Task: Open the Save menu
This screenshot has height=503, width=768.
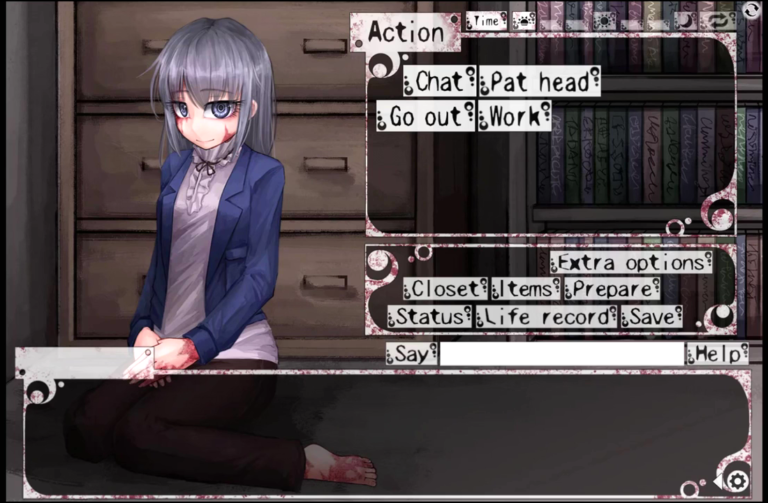Action: (652, 317)
